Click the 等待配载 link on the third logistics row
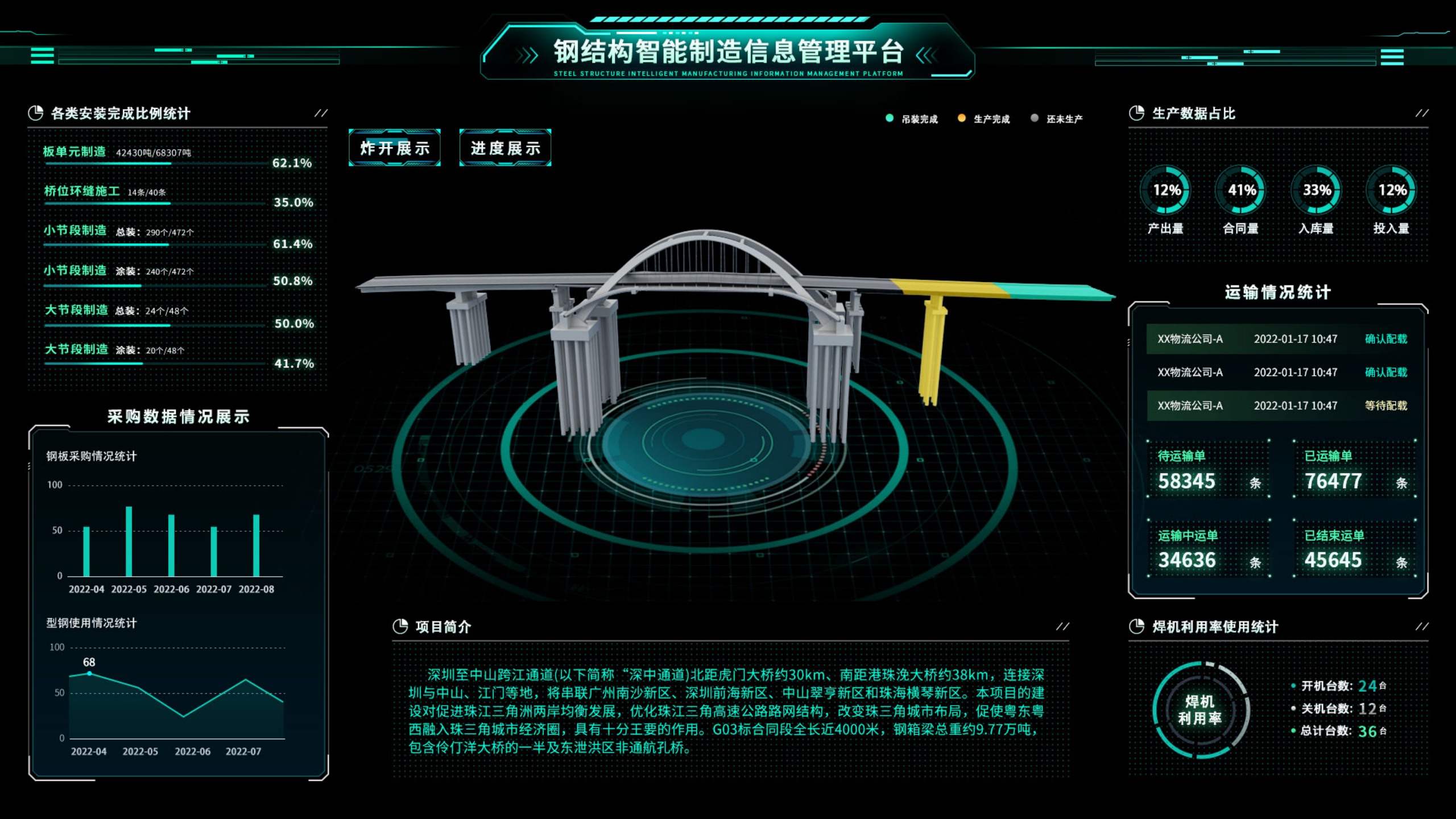This screenshot has height=819, width=1456. point(1385,406)
